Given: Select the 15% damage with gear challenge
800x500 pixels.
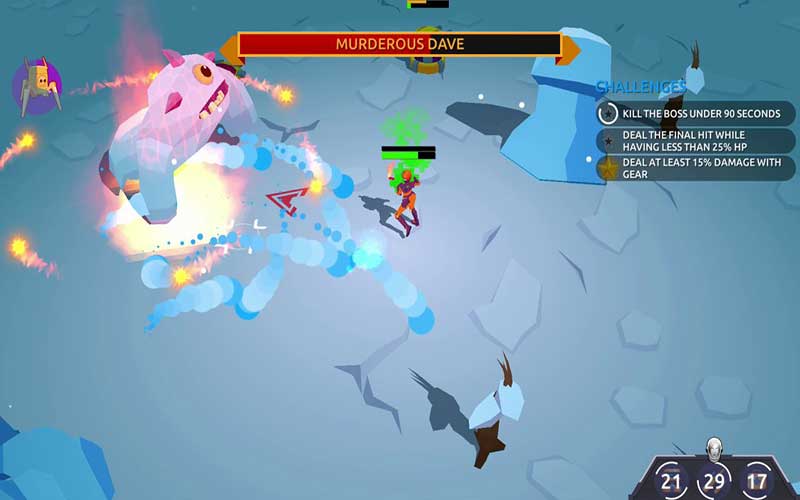Looking at the screenshot, I should (695, 168).
